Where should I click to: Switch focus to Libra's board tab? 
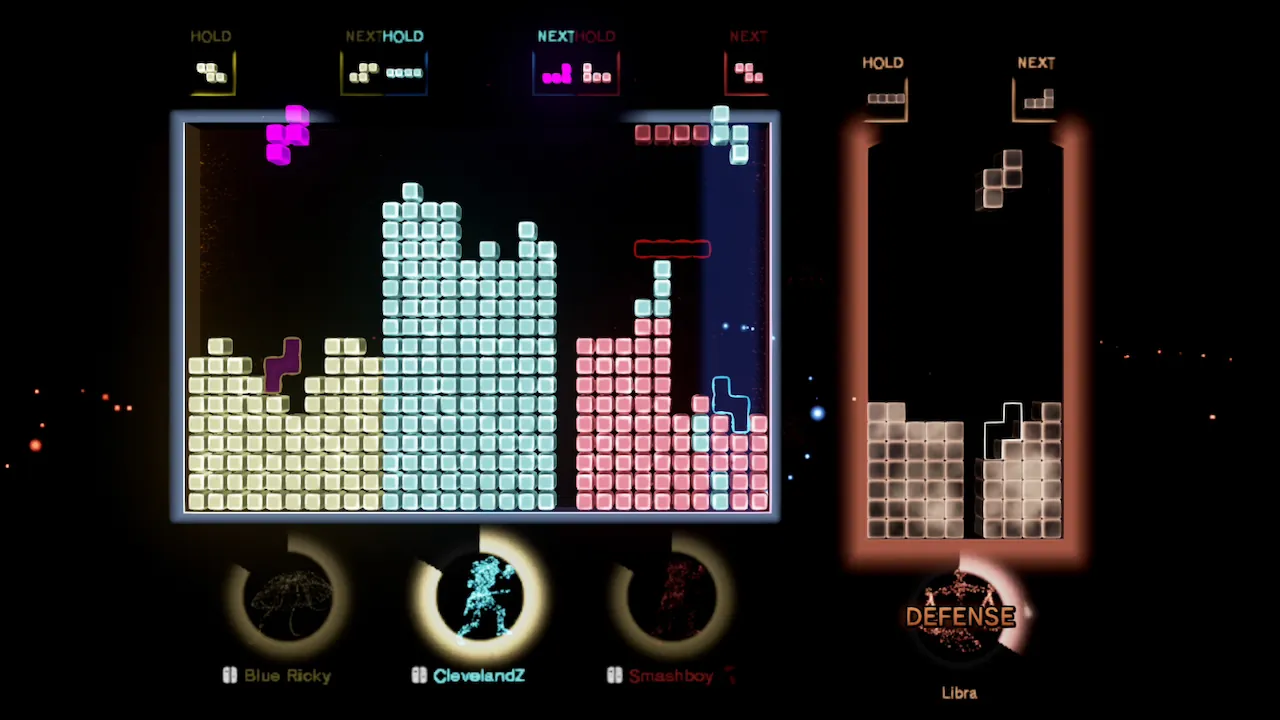click(x=960, y=340)
